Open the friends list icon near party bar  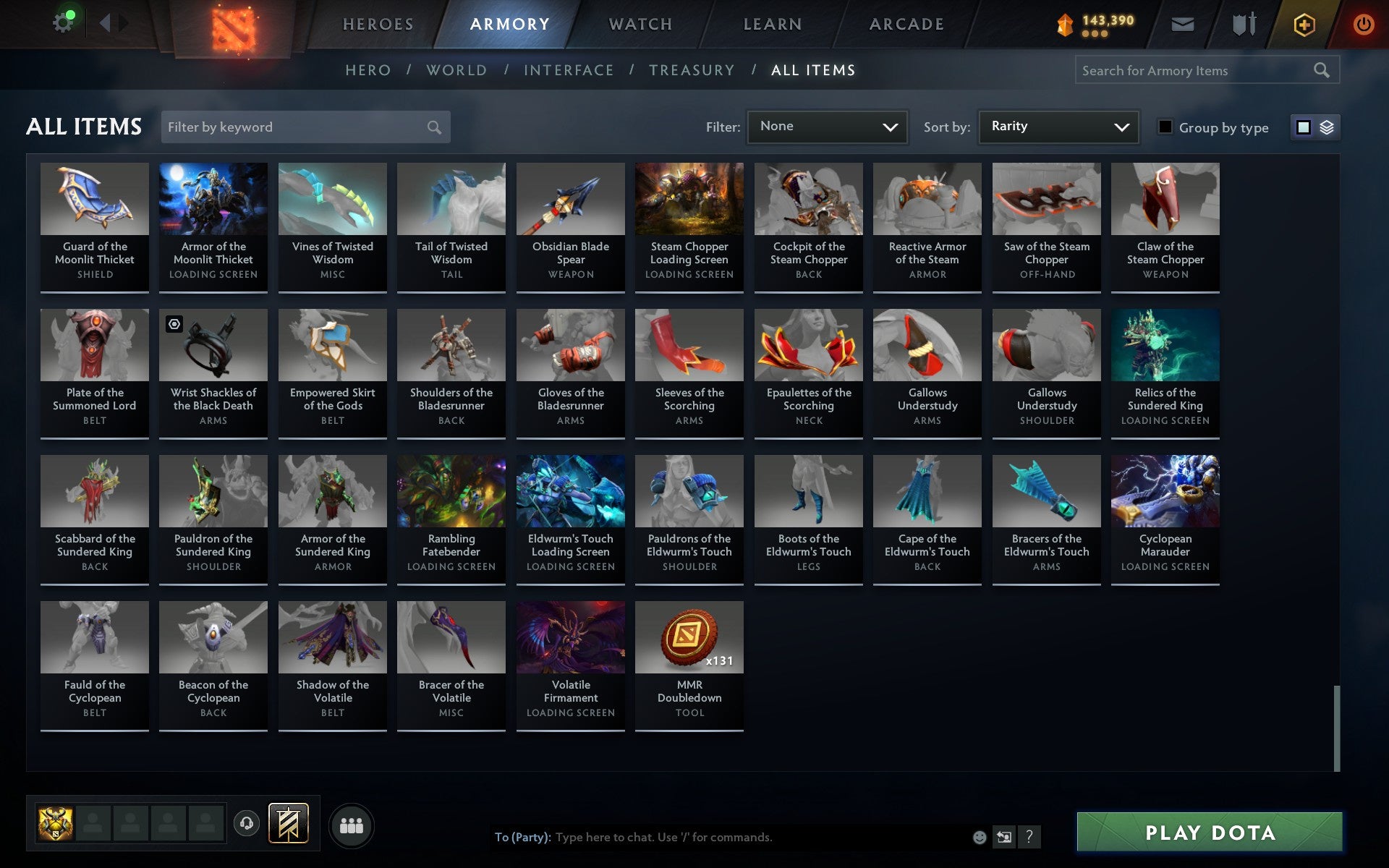click(352, 824)
